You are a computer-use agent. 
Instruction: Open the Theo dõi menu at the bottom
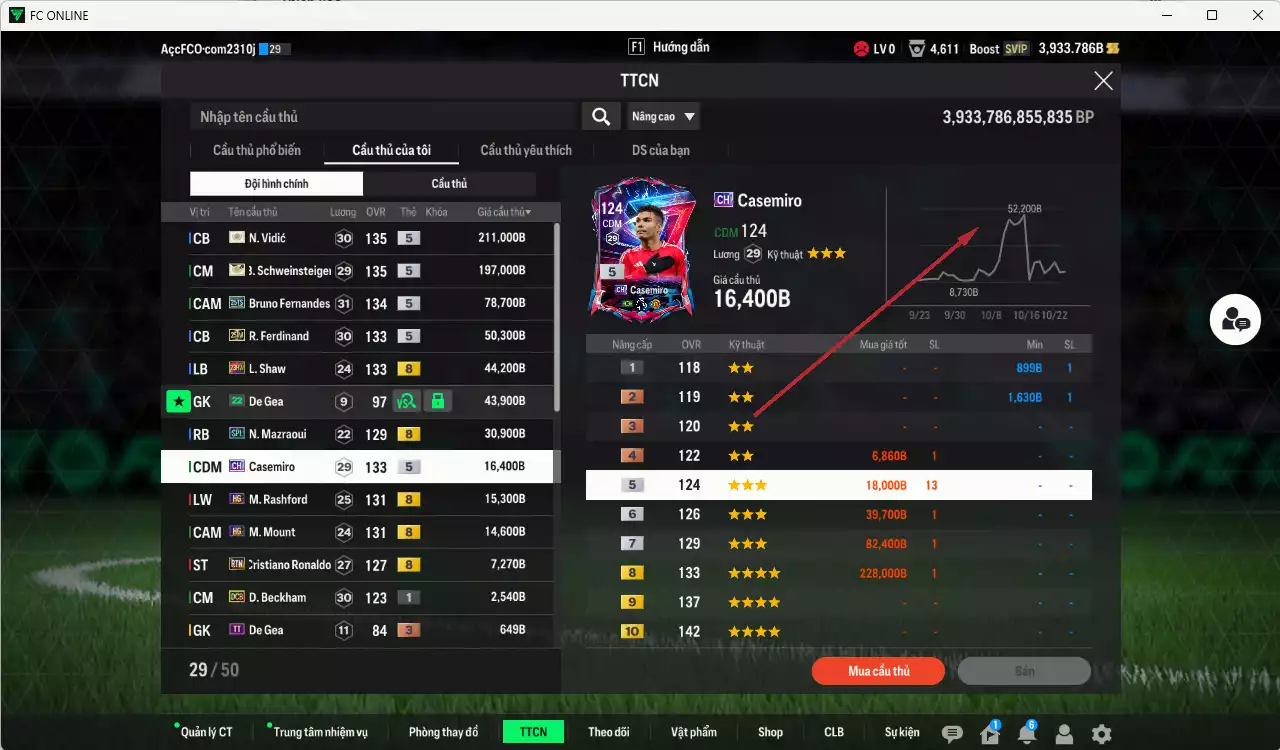click(609, 731)
